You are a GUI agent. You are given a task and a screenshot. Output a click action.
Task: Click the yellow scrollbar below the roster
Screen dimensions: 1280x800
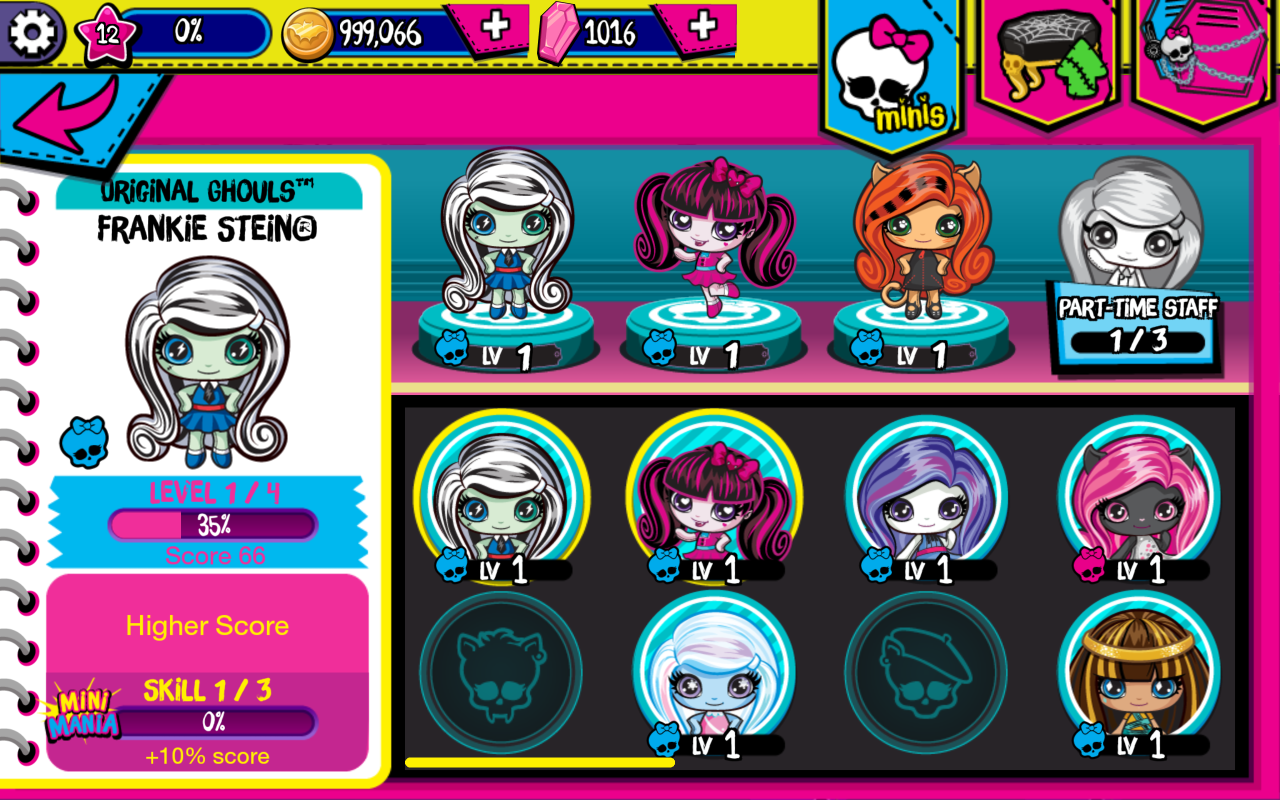(540, 763)
